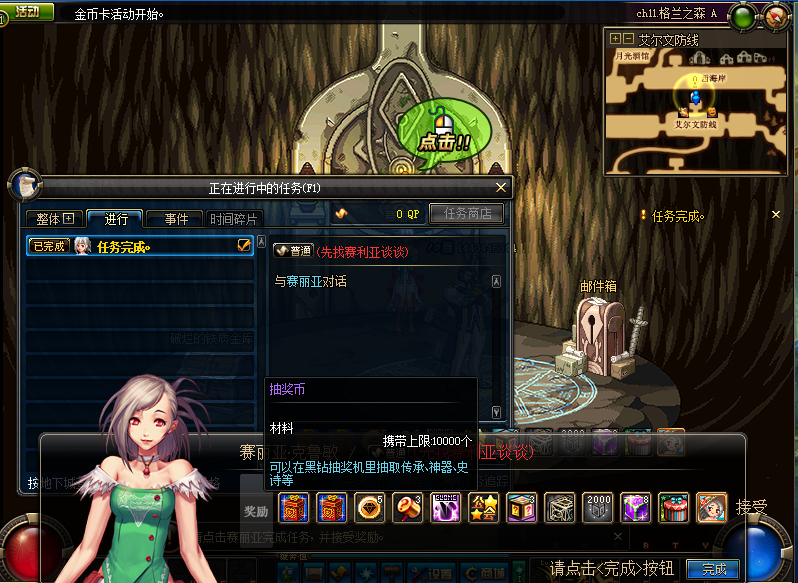Click the 月光酒馆 minimap label
798x583 pixels.
point(632,57)
